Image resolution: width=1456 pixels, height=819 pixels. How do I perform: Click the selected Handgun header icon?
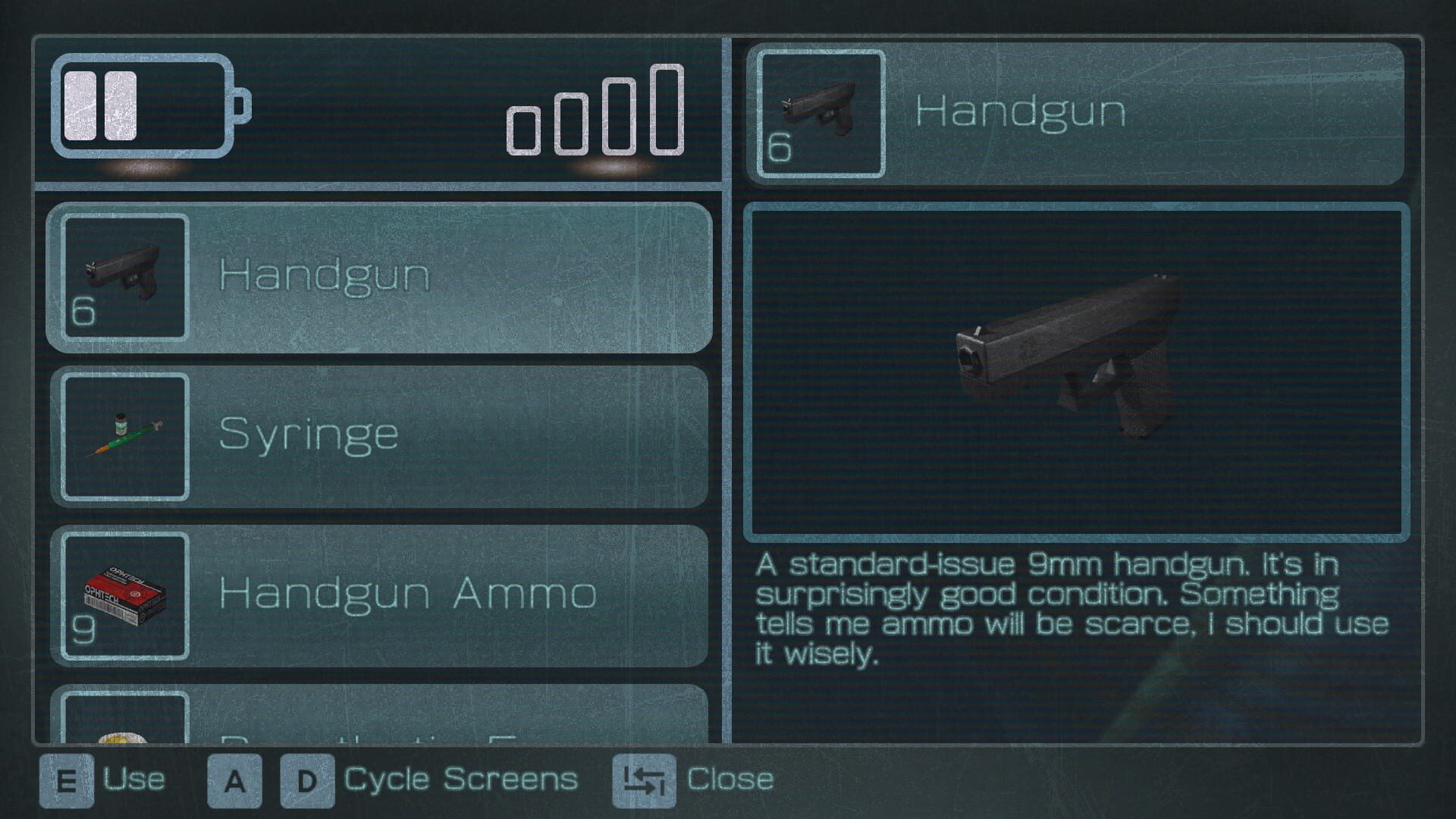[821, 114]
